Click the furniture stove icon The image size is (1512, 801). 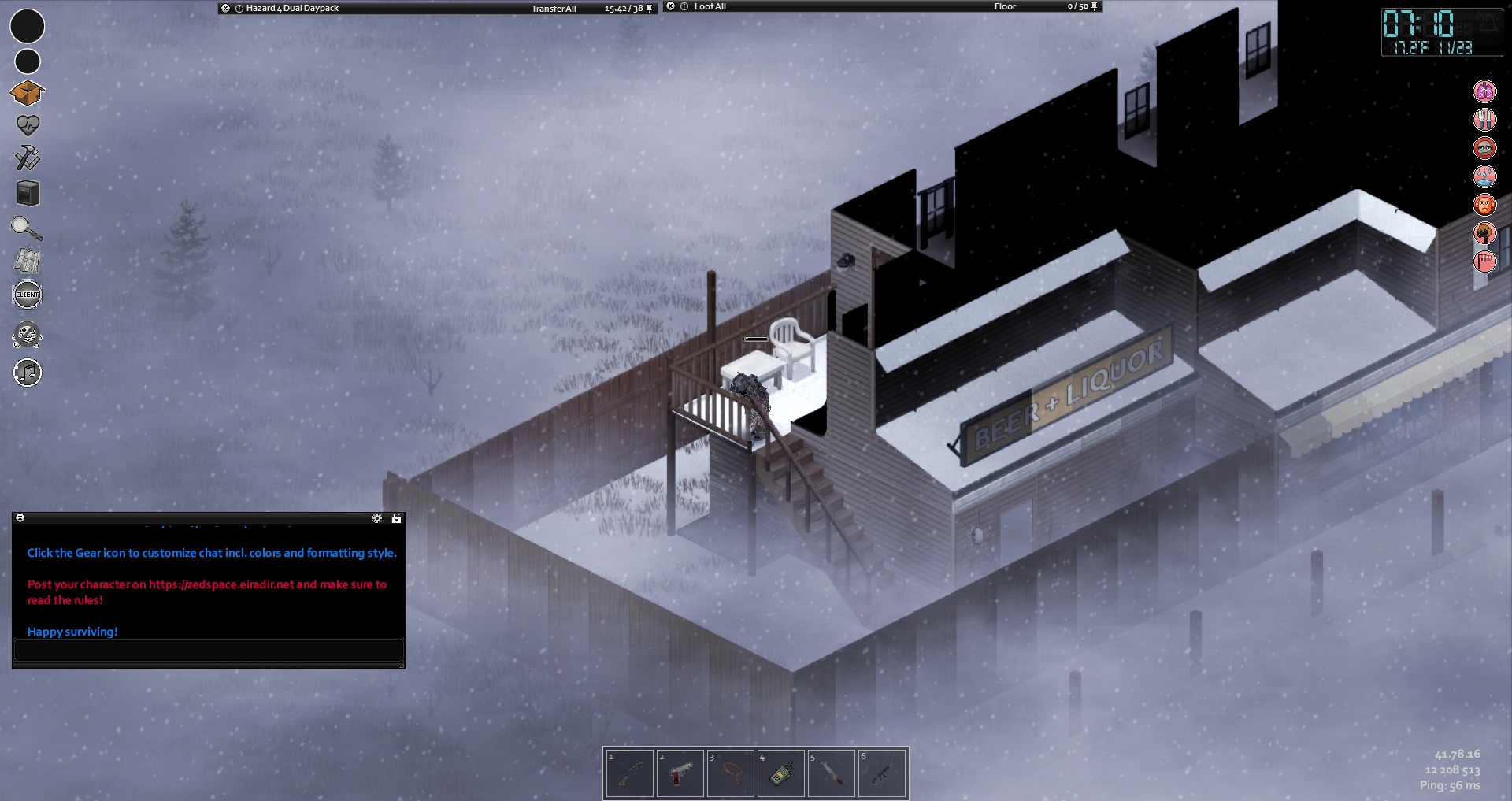[x=28, y=193]
